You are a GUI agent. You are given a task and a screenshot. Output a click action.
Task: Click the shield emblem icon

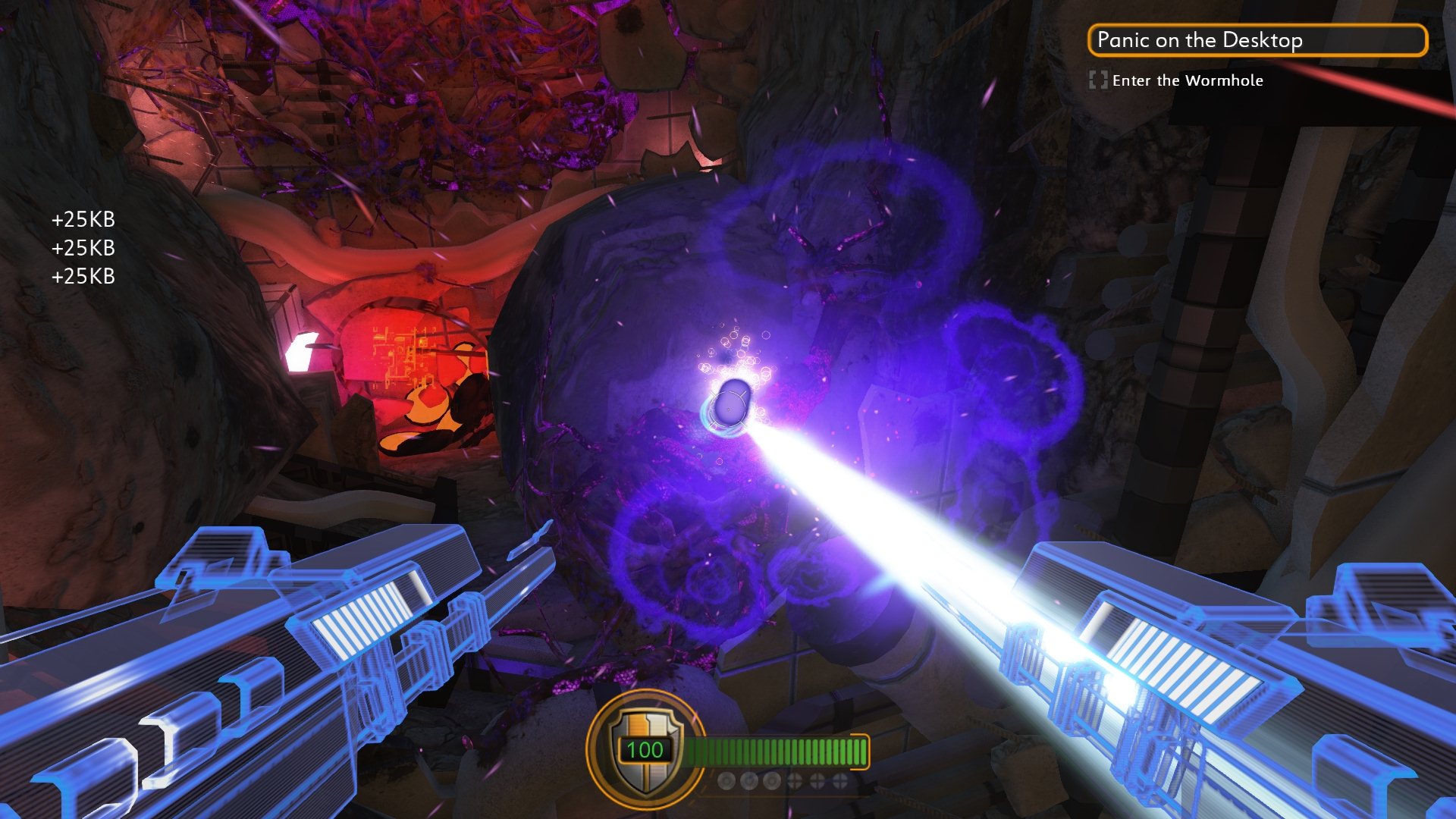(x=645, y=749)
